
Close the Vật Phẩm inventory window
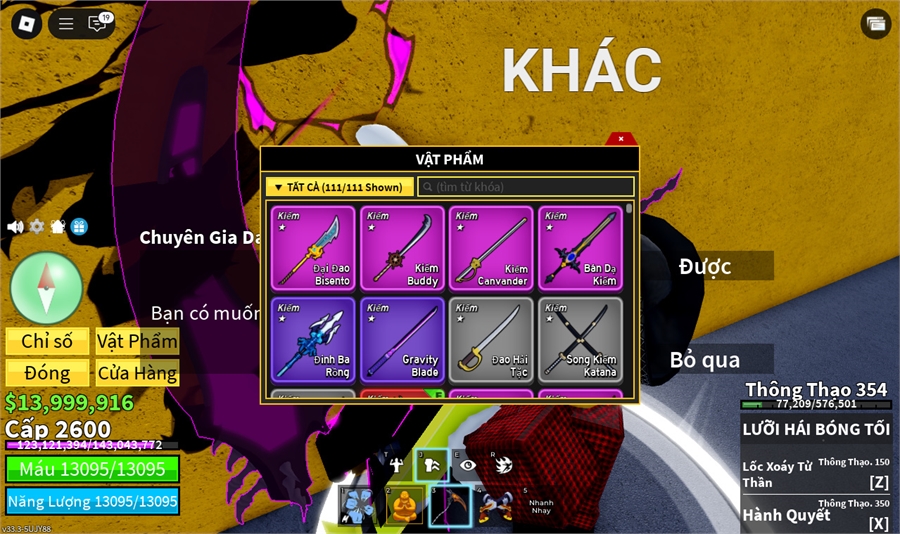(x=621, y=139)
